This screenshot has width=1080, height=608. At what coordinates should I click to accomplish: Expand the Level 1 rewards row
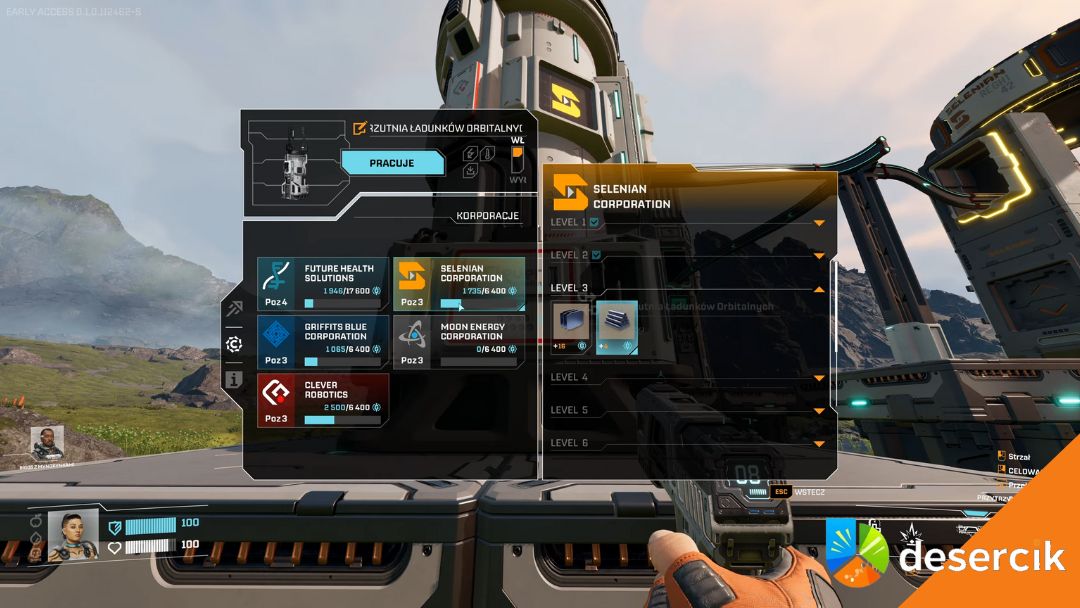point(818,222)
